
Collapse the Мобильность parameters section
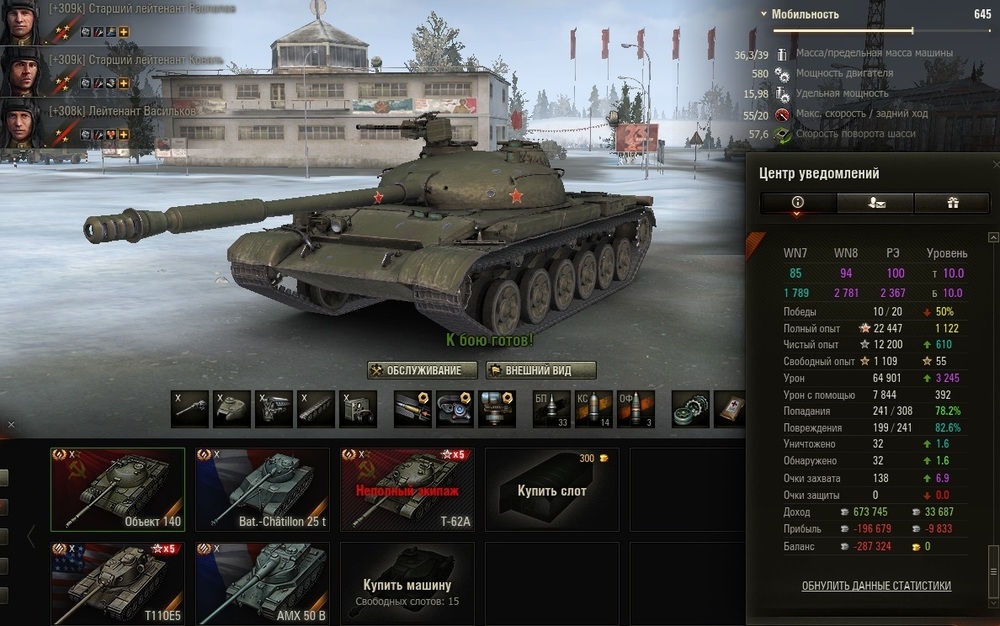click(x=765, y=15)
